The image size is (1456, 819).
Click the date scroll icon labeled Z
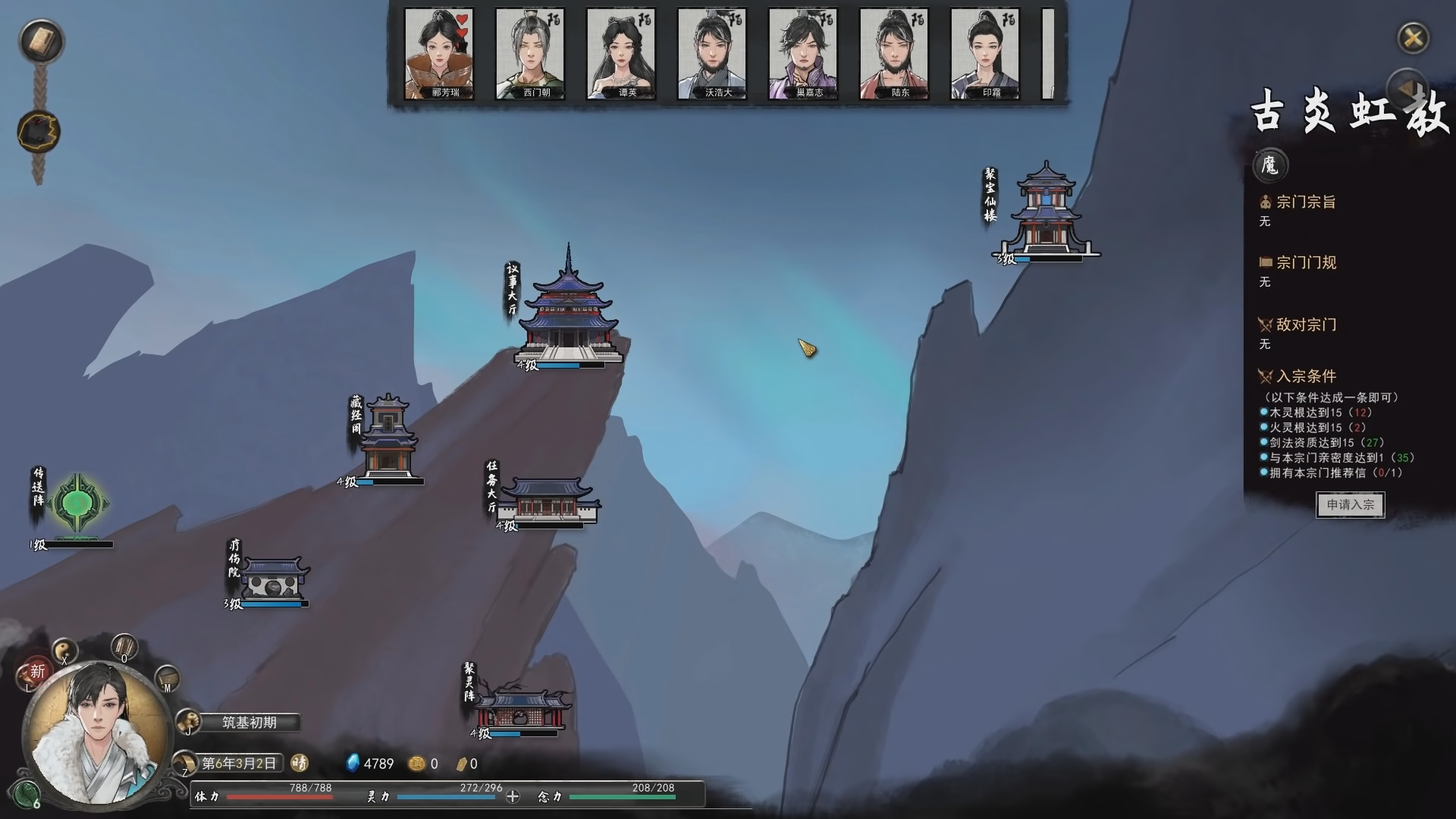tap(184, 764)
